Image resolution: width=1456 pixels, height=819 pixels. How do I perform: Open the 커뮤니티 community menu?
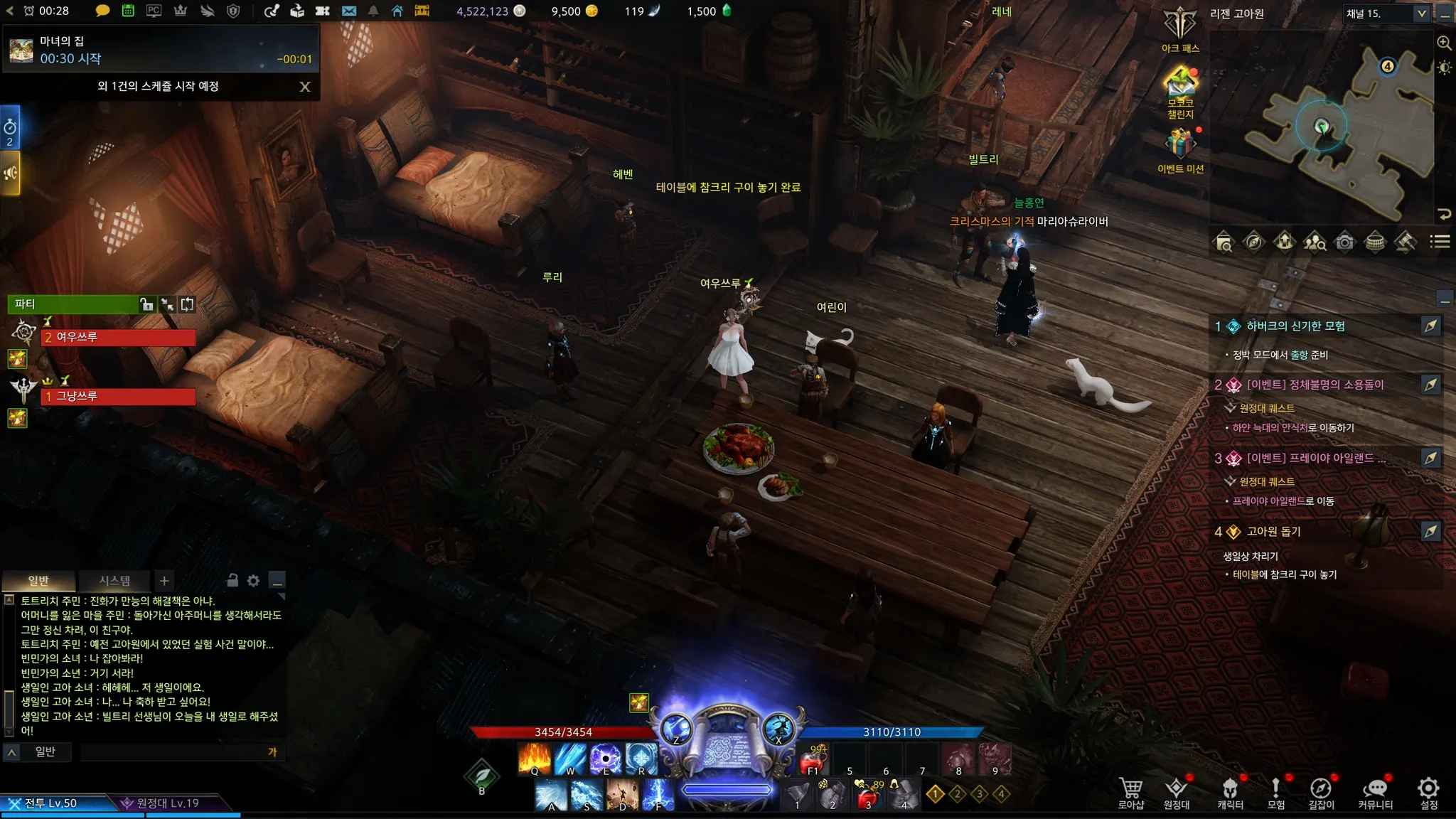click(1375, 792)
